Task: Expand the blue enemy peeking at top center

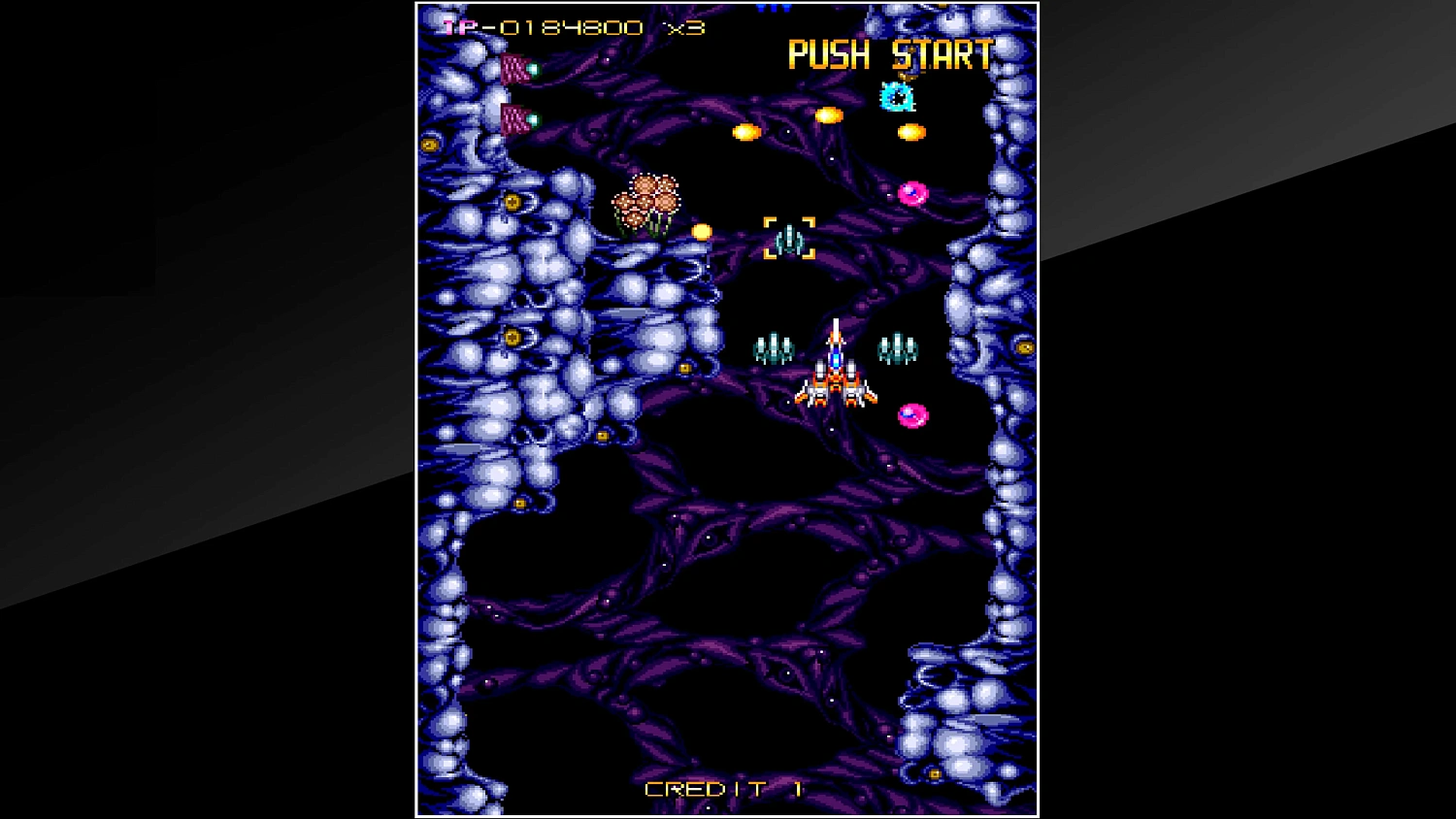Action: tap(772, 8)
